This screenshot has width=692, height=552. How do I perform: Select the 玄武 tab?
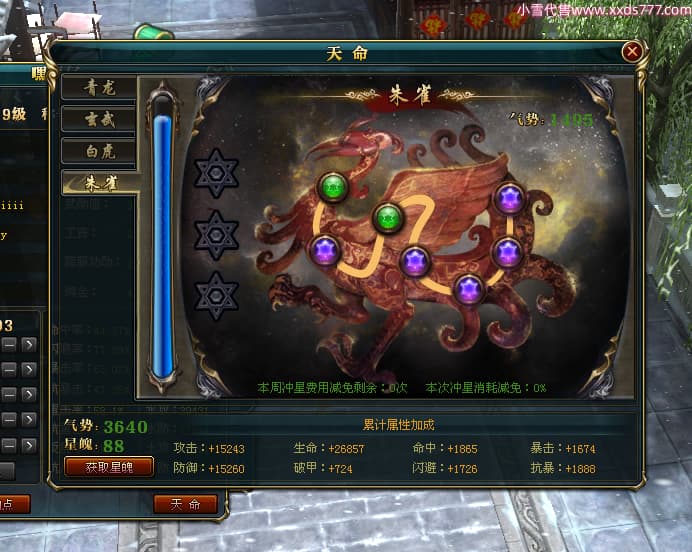100,119
